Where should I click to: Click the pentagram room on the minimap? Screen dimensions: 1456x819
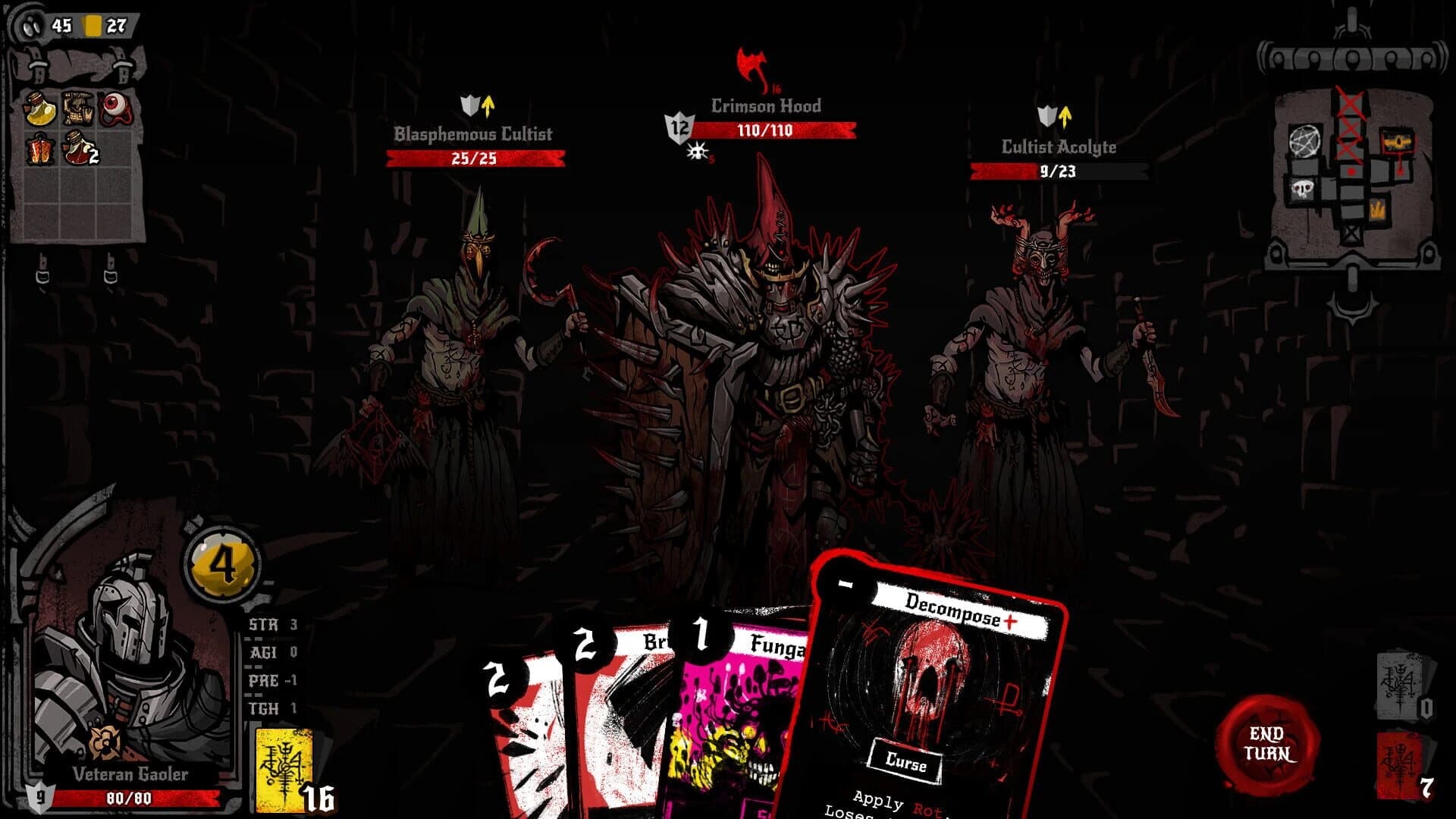coord(1305,141)
